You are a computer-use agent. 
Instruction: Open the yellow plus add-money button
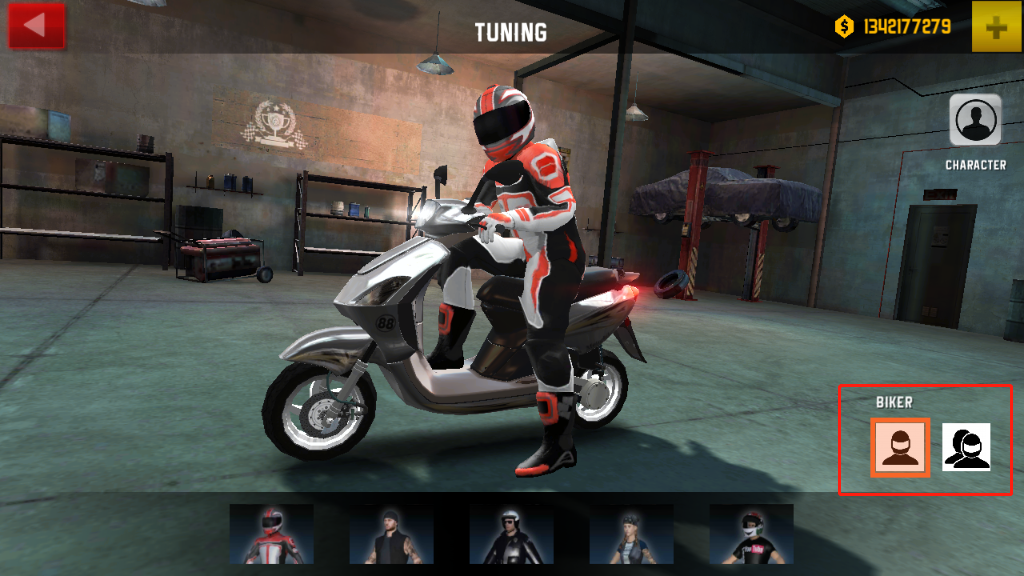pyautogui.click(x=995, y=28)
